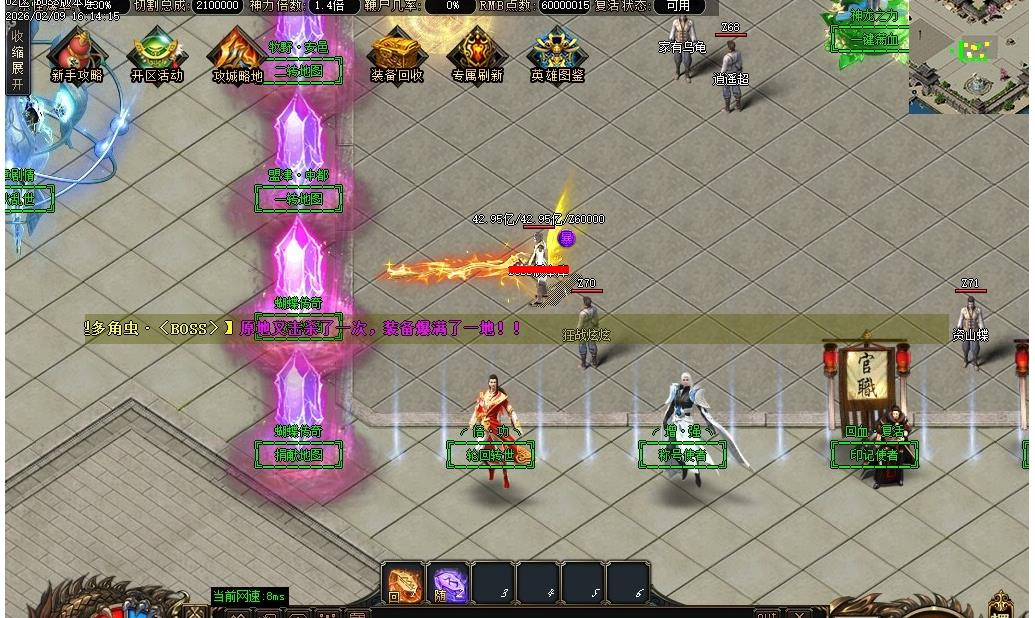Talk to the 称号使者 title envoy label
This screenshot has width=1035, height=618.
pos(682,456)
